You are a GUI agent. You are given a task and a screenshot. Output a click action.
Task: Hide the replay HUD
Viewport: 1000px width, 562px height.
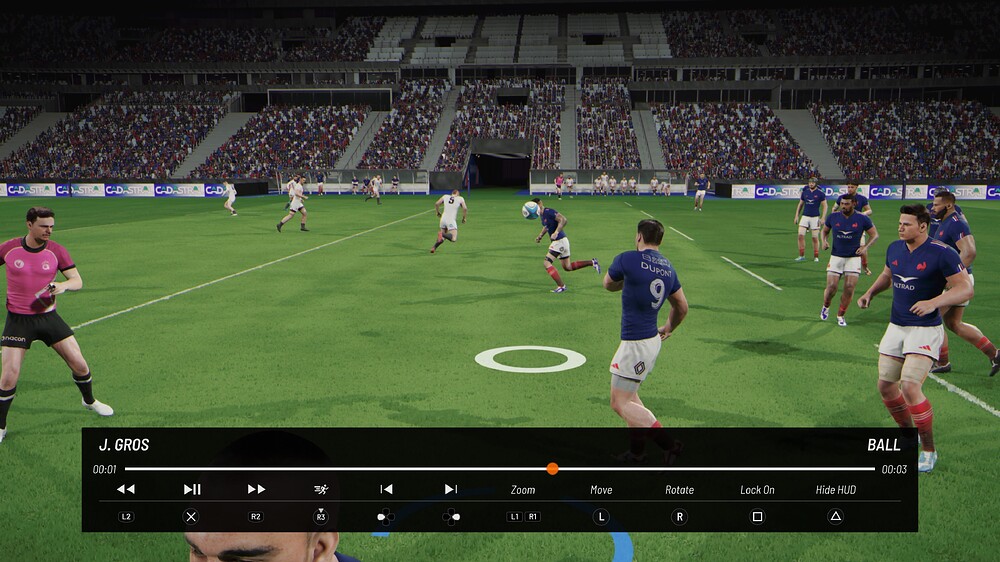tap(835, 490)
